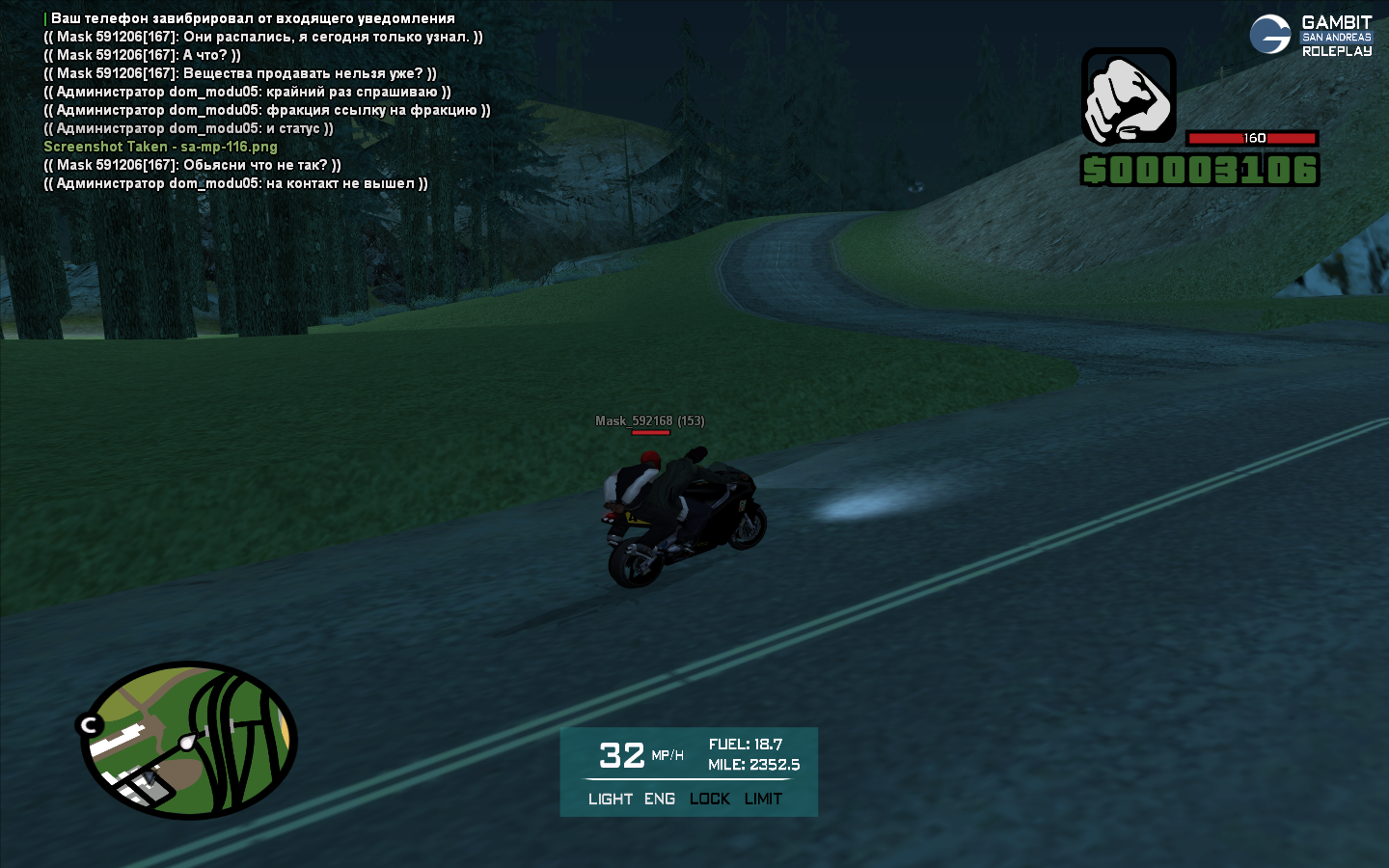Toggle the ENG engine indicator
Screen dimensions: 1389x868
tap(660, 799)
